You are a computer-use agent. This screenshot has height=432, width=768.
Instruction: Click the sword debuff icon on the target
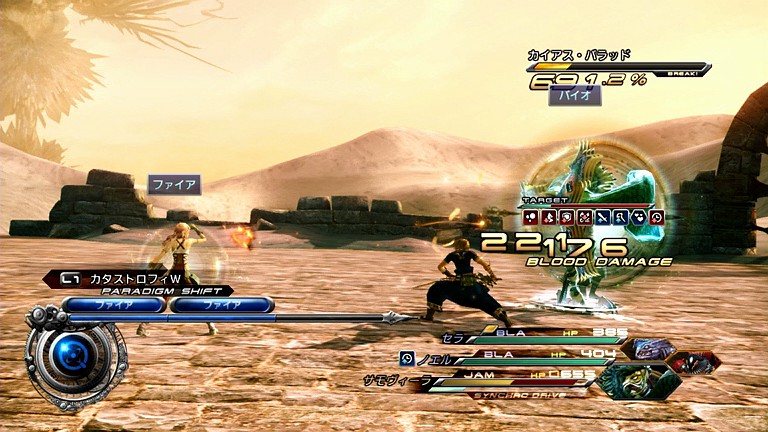coord(601,216)
